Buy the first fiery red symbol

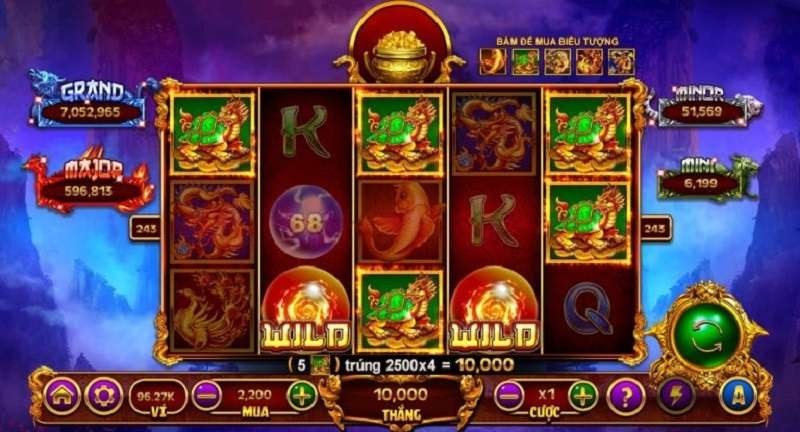tap(493, 62)
